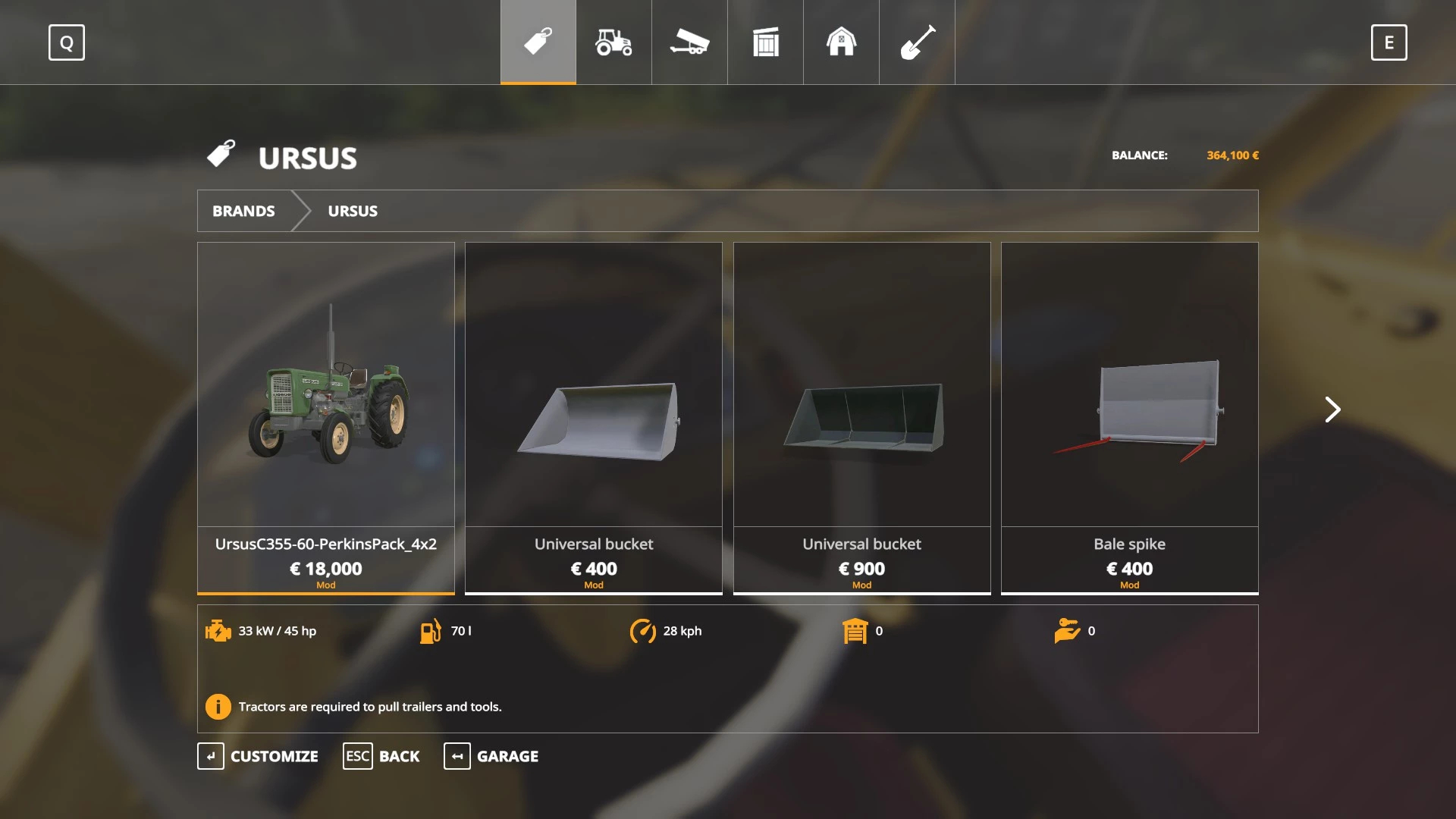Viewport: 1456px width, 819px height.
Task: Open the trailer tools tab
Action: 689,42
